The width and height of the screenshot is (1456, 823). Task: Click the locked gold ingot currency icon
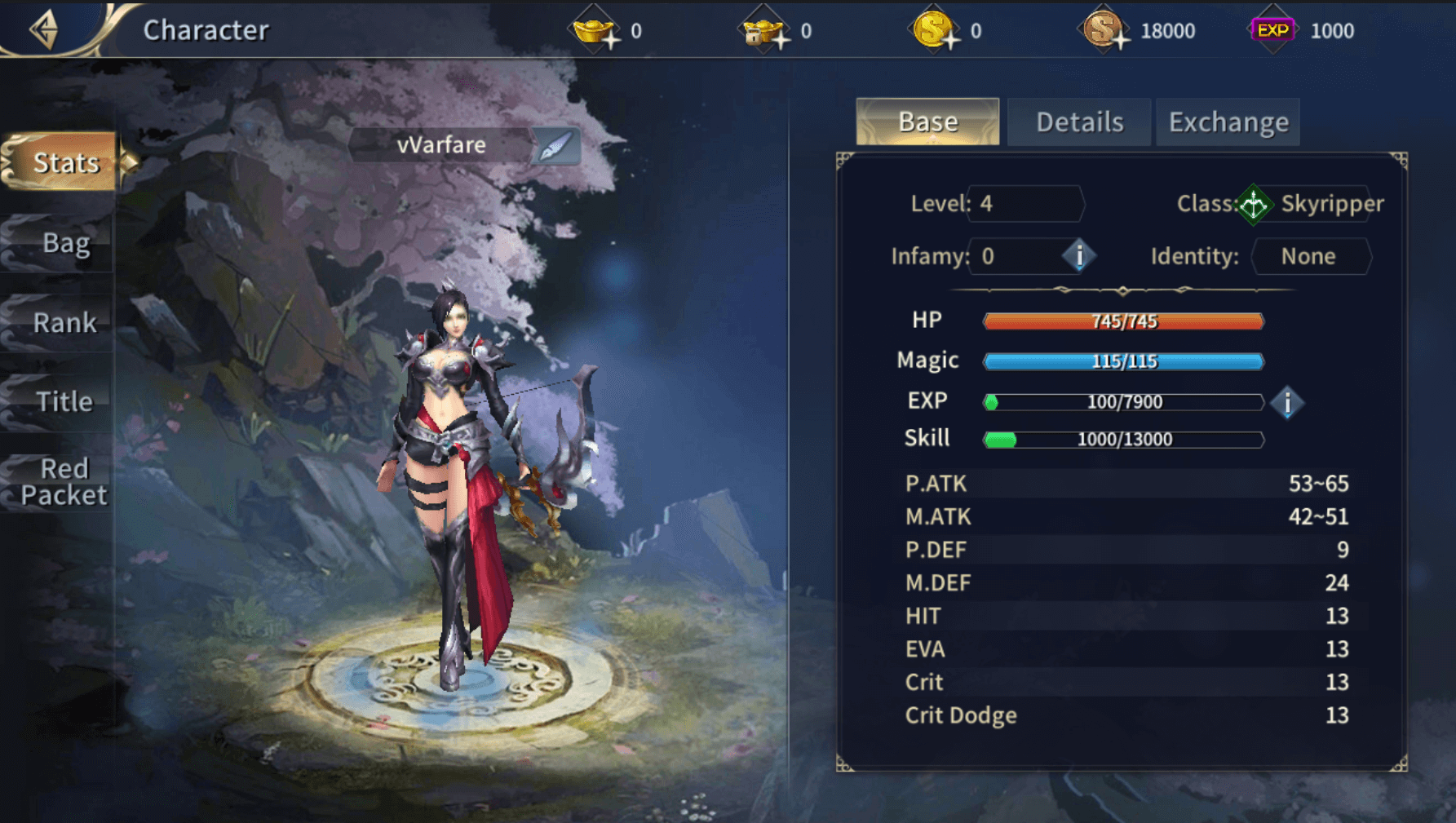[763, 31]
